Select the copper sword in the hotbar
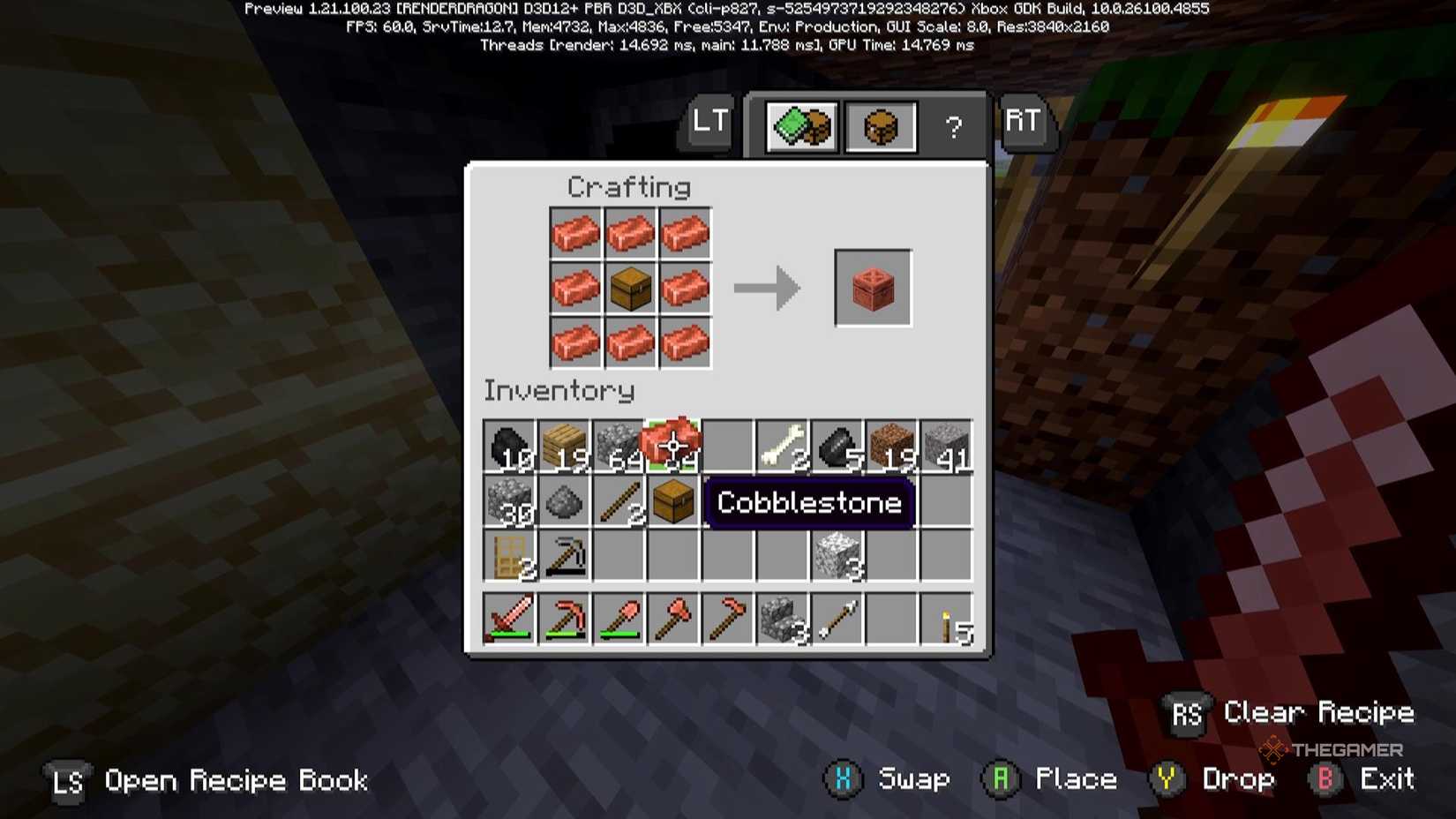Viewport: 1456px width, 819px height. click(x=510, y=618)
